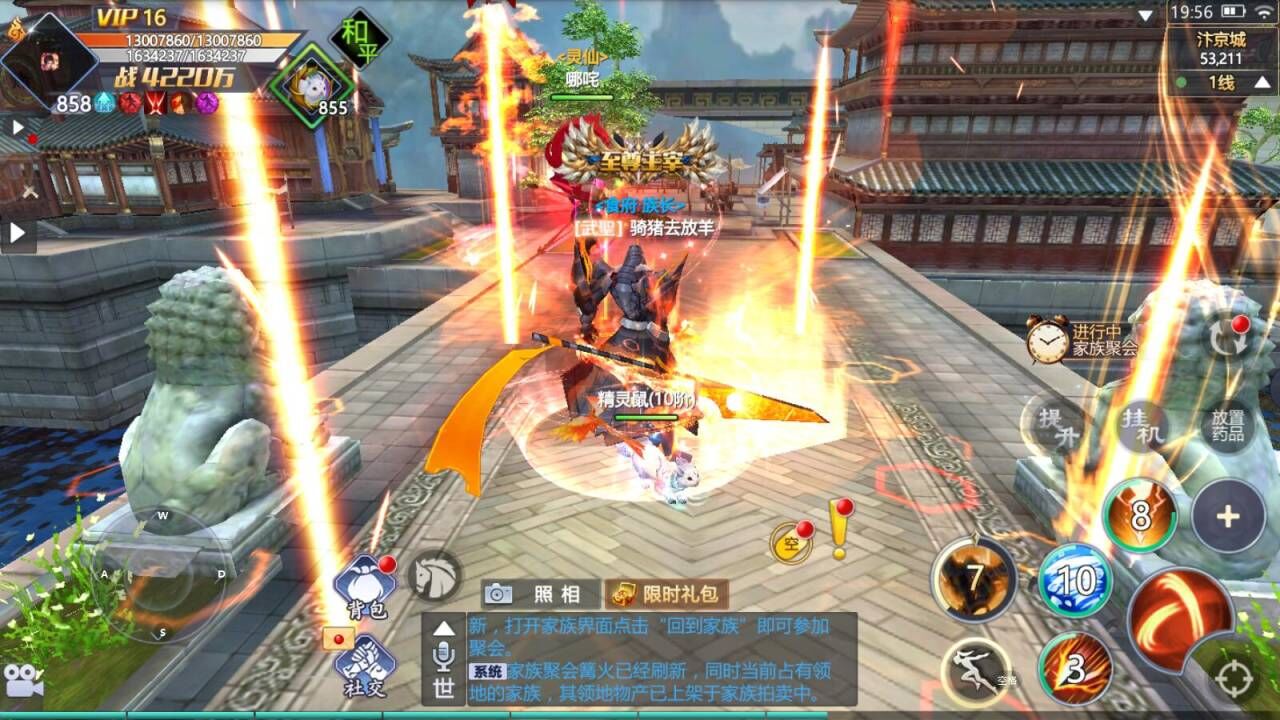Open the 背包 backpack
Image resolution: width=1280 pixels, height=720 pixels.
(365, 586)
